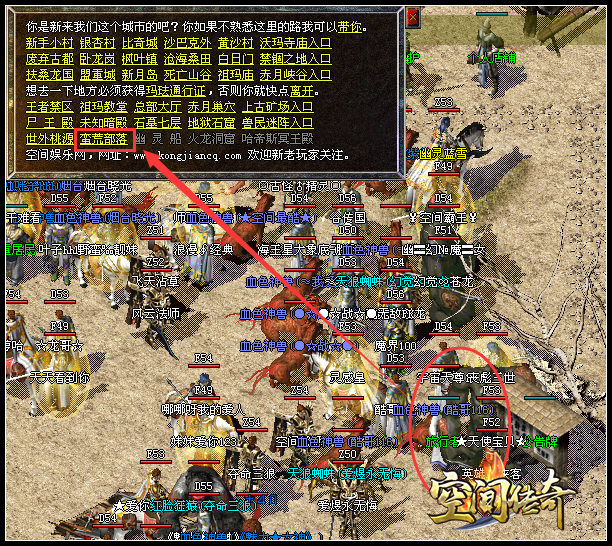
Task: Choose the 废弃古都 destination
Action: point(49,58)
